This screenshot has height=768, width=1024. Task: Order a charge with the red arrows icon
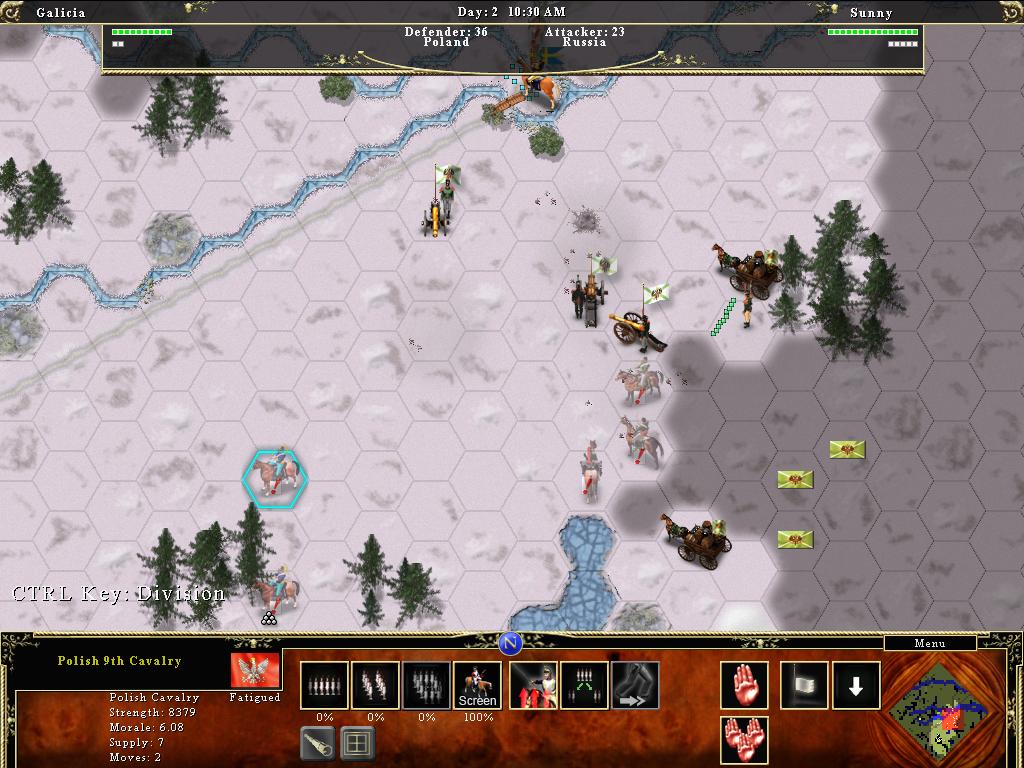534,686
